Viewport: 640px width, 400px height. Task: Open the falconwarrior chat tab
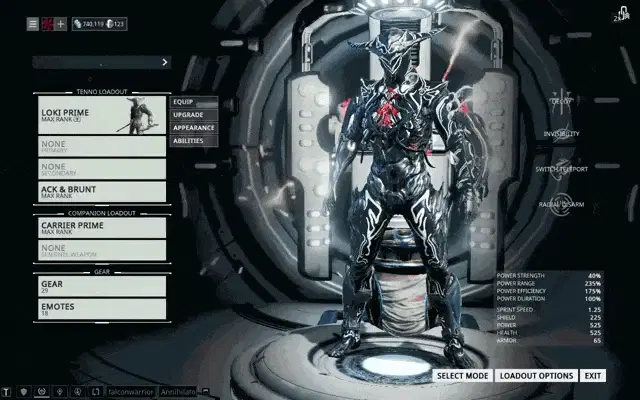(x=129, y=392)
